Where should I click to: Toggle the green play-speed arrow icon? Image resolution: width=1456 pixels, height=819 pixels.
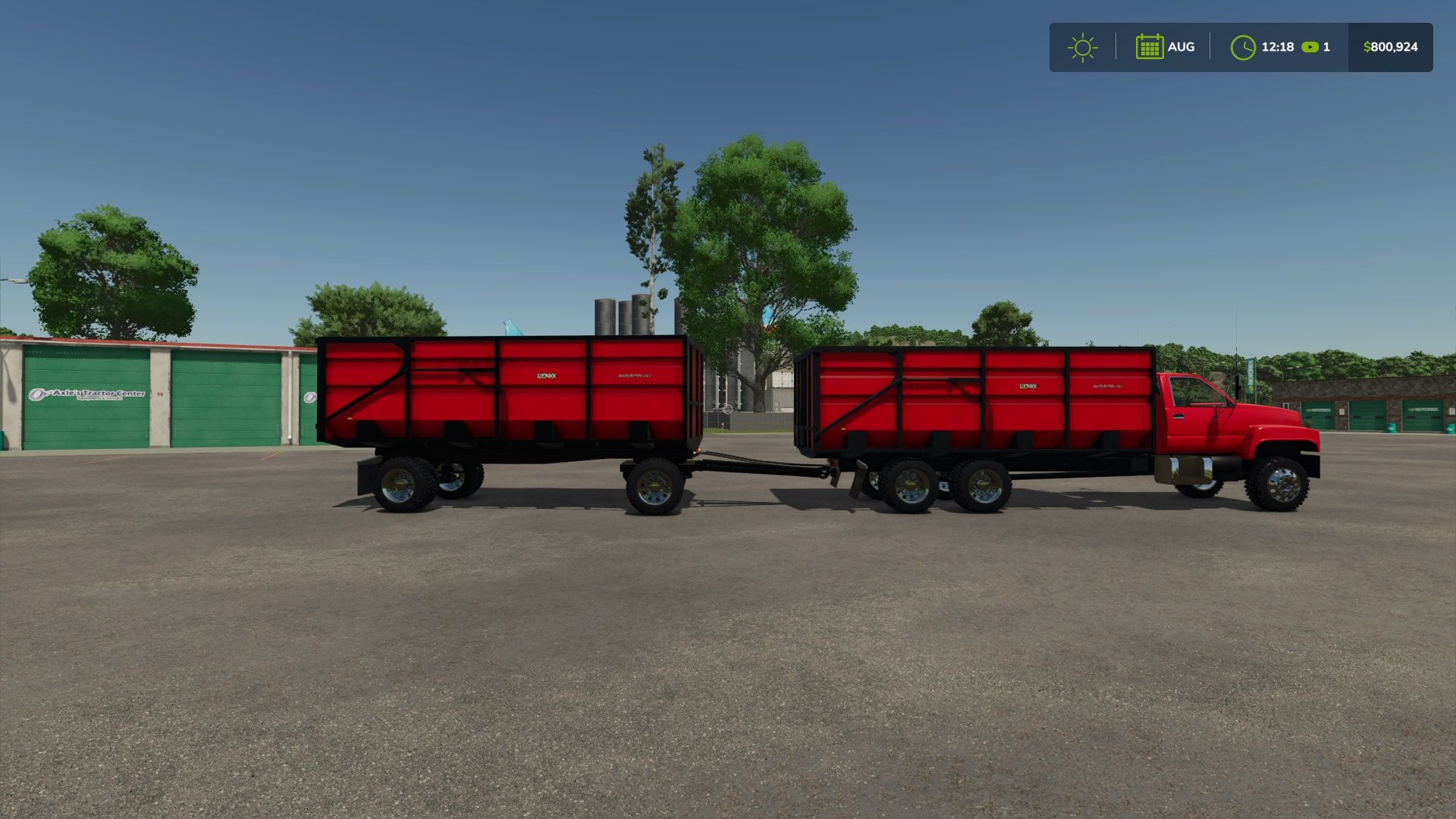point(1310,47)
